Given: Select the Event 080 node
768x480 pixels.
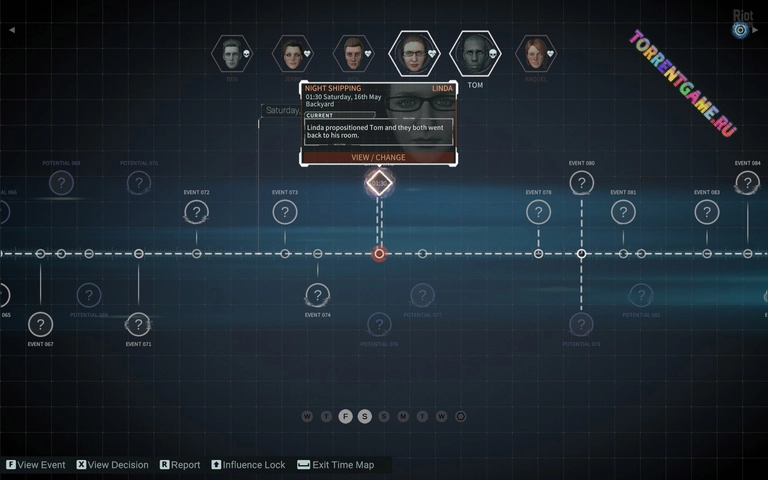Looking at the screenshot, I should (582, 183).
